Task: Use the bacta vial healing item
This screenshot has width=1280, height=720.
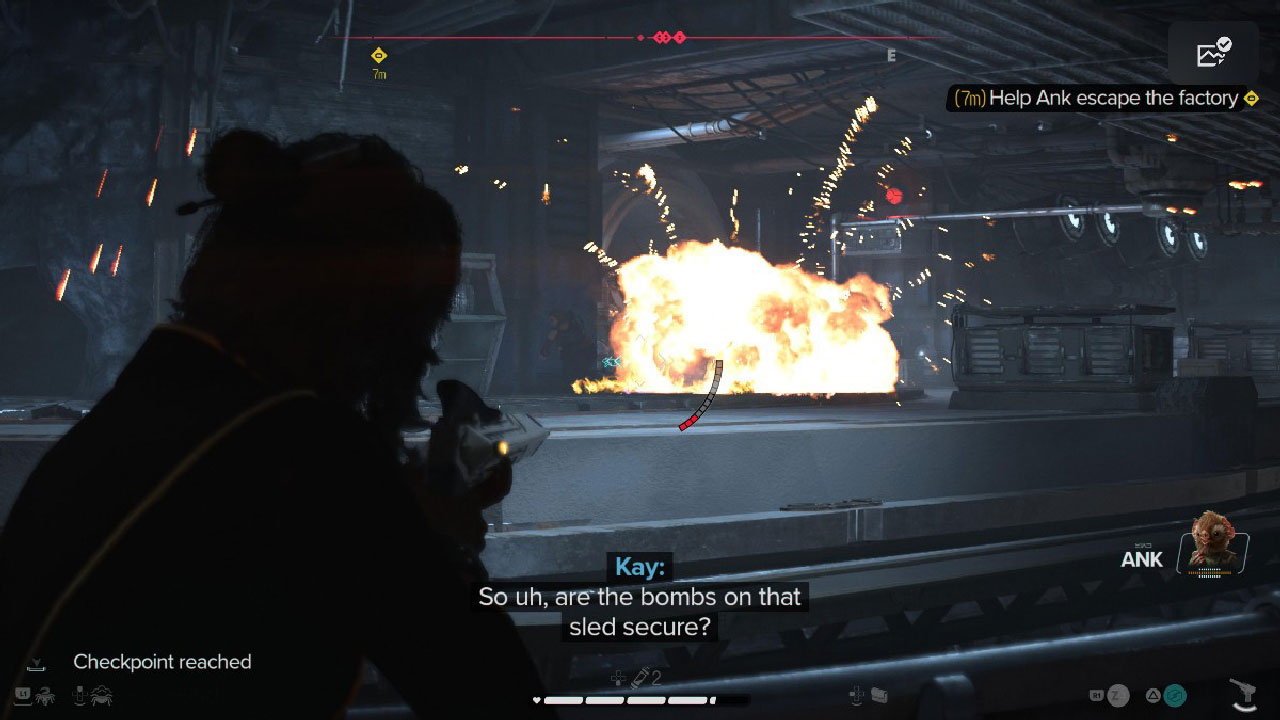Action: [x=636, y=678]
